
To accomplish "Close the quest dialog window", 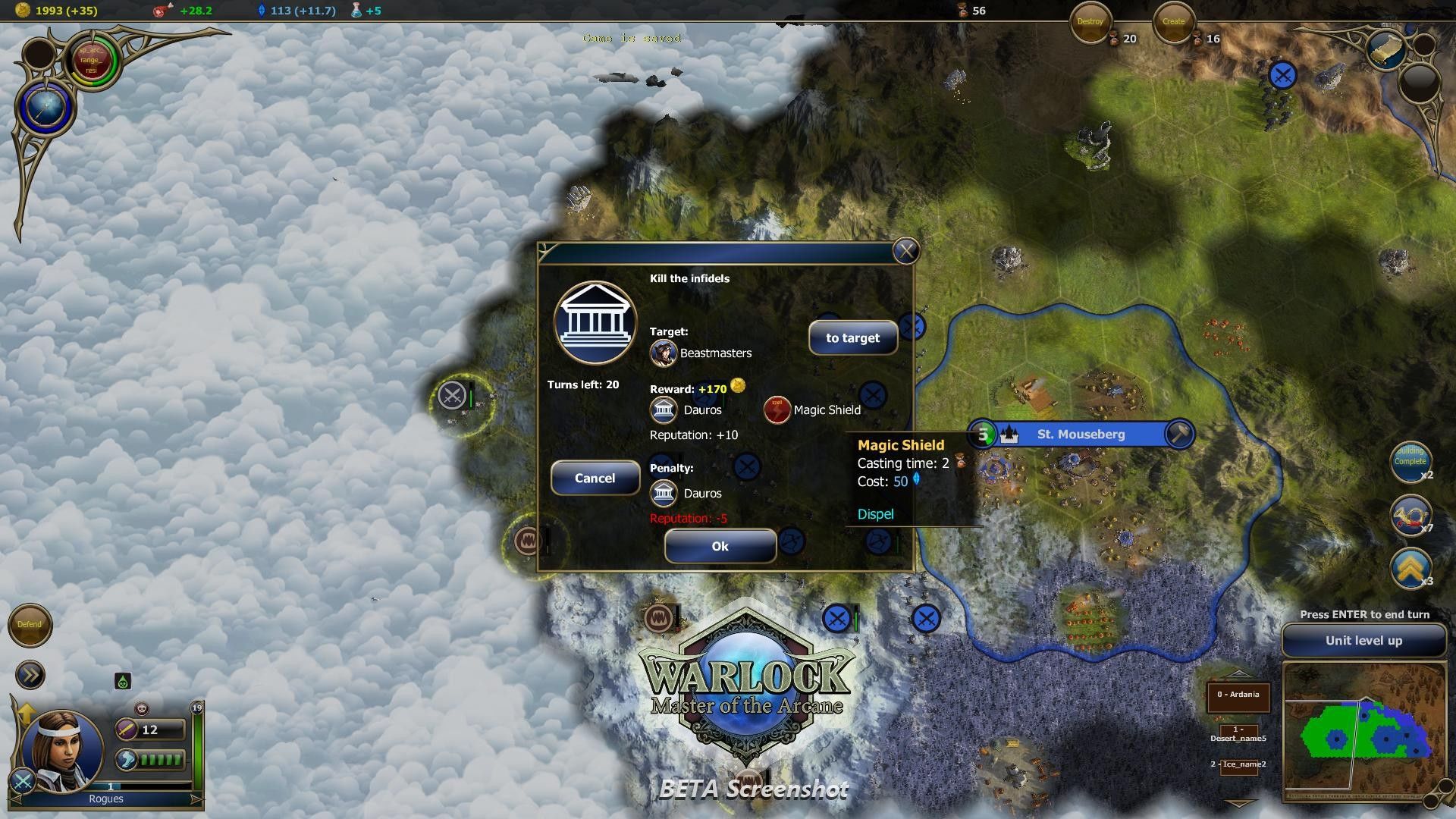I will click(905, 251).
